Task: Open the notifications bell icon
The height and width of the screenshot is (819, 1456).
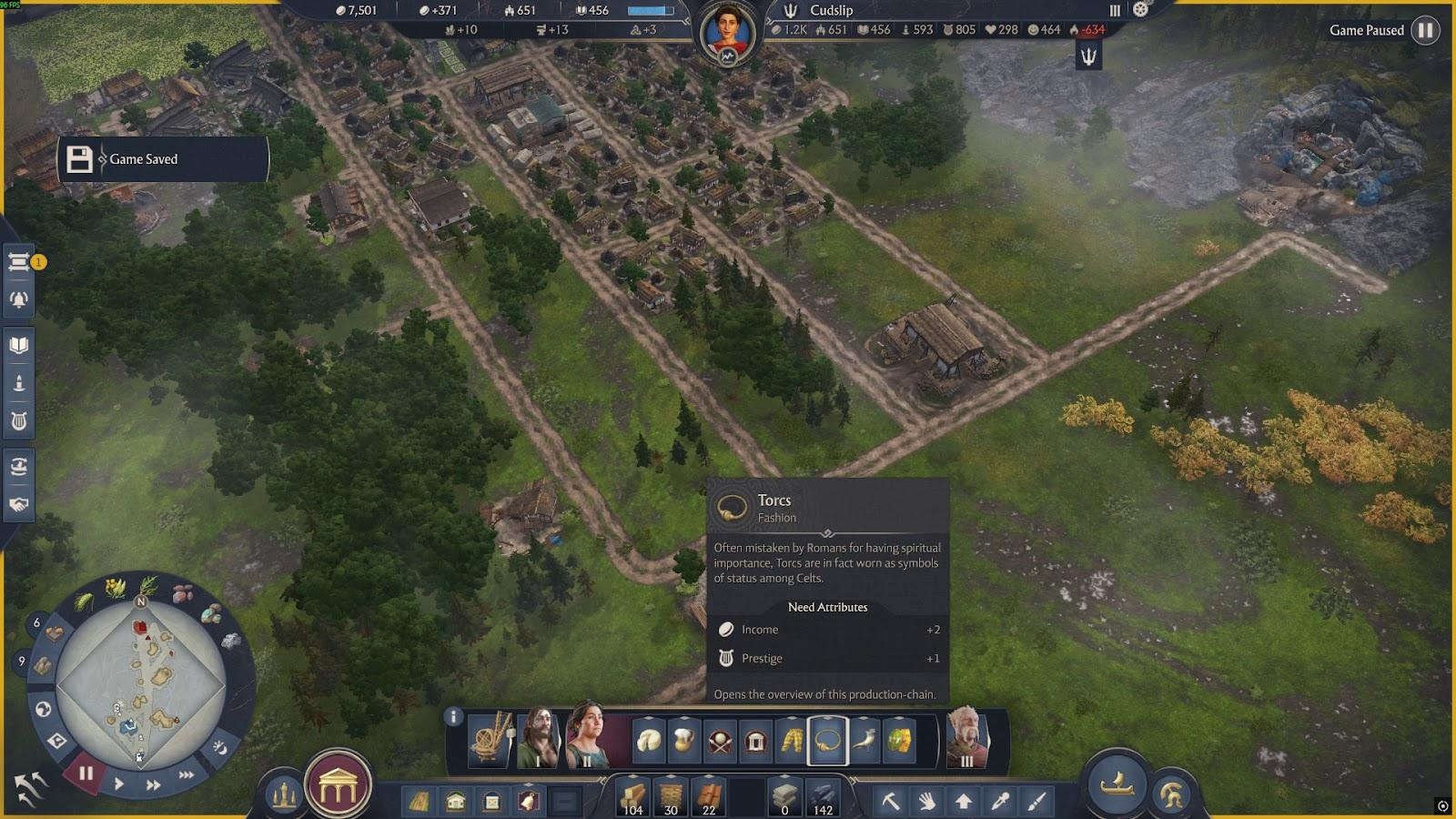Action: pos(19,299)
